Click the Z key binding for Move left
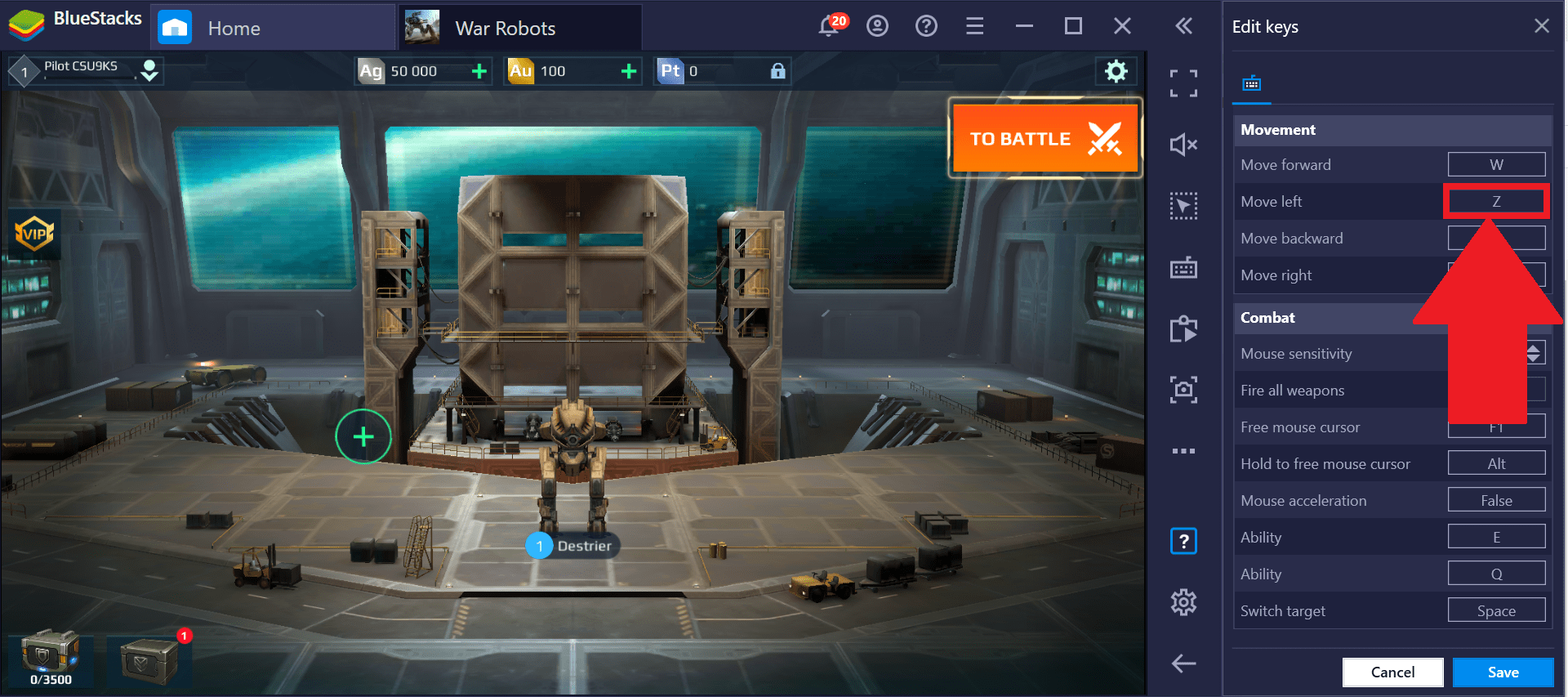Screen dimensions: 1568x697 [x=1496, y=201]
